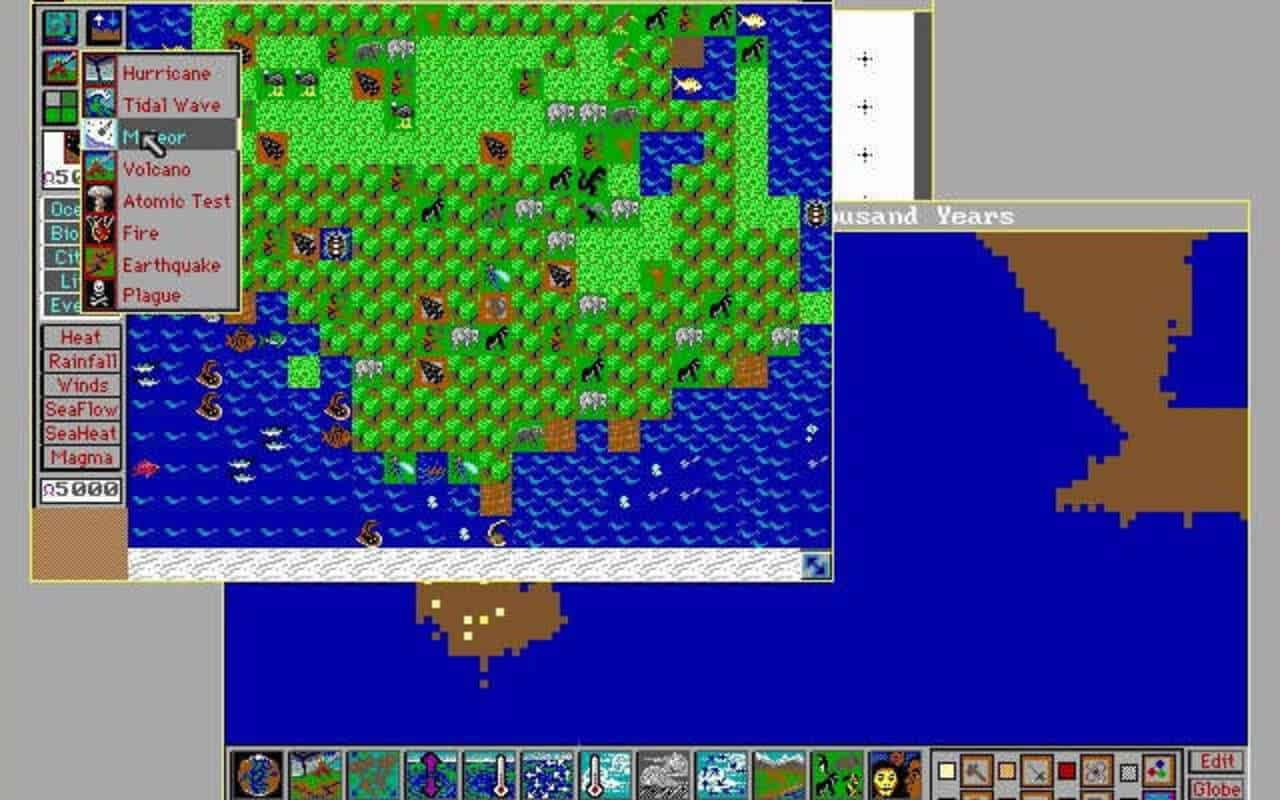Toggle the Heat map overlay

pyautogui.click(x=83, y=338)
